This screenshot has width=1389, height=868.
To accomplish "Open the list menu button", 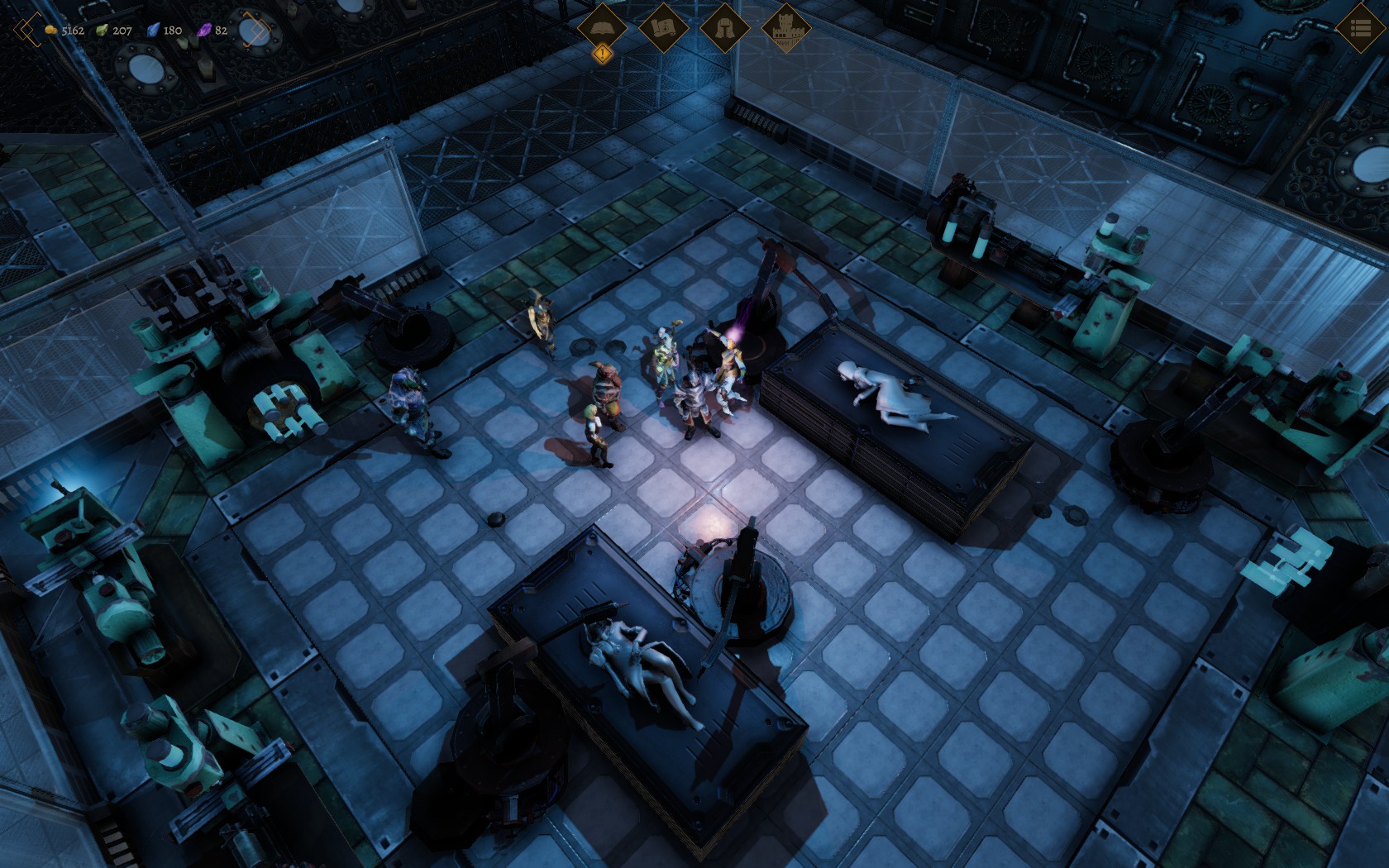I will 1360,28.
